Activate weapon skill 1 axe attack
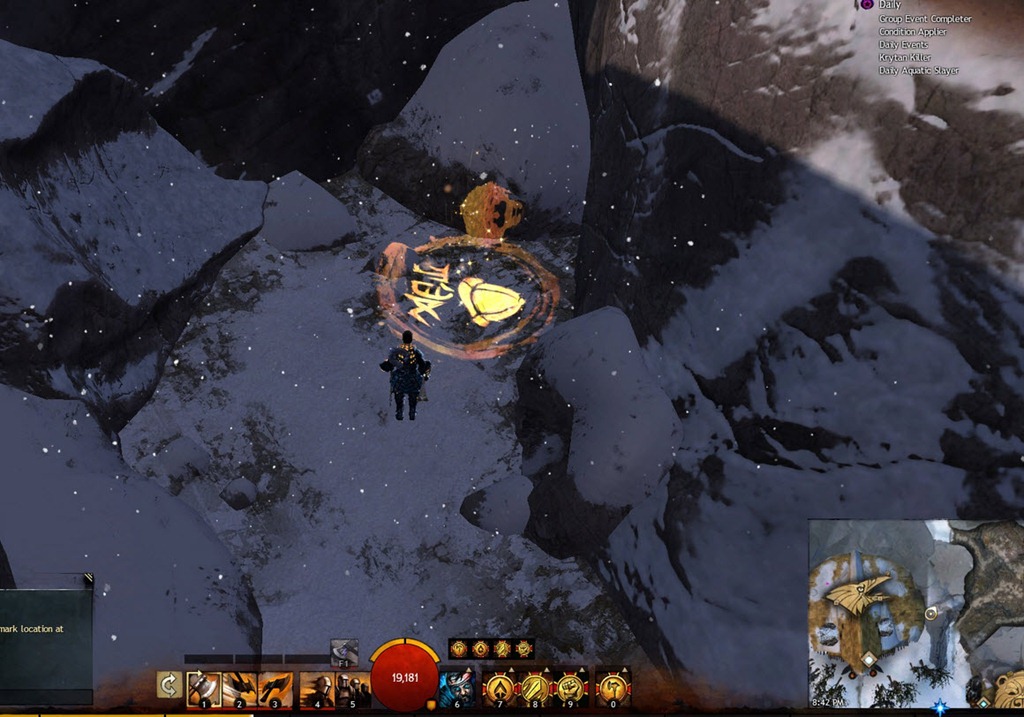1024x717 pixels. click(x=204, y=688)
